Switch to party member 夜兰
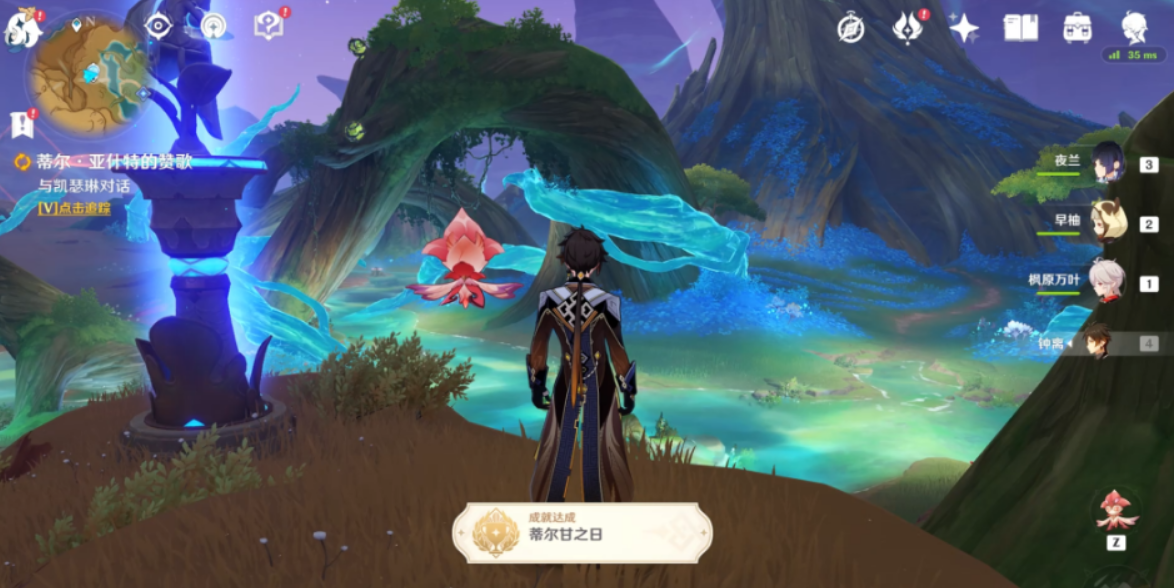The height and width of the screenshot is (588, 1174). pos(1107,163)
